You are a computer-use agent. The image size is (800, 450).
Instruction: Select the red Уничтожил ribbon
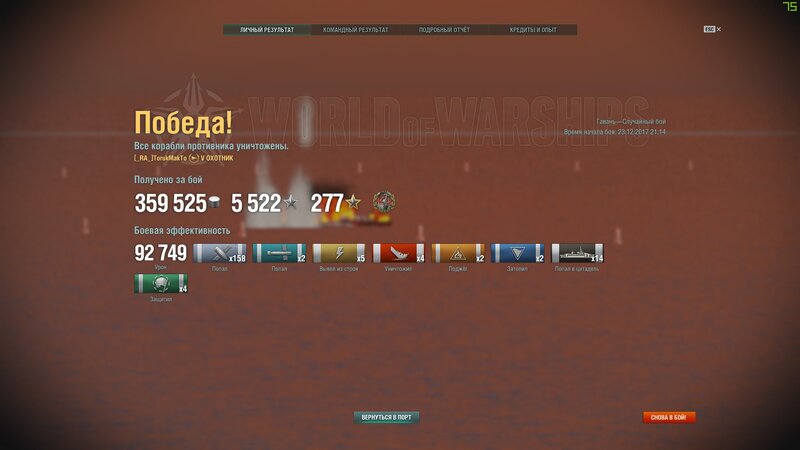pos(400,253)
